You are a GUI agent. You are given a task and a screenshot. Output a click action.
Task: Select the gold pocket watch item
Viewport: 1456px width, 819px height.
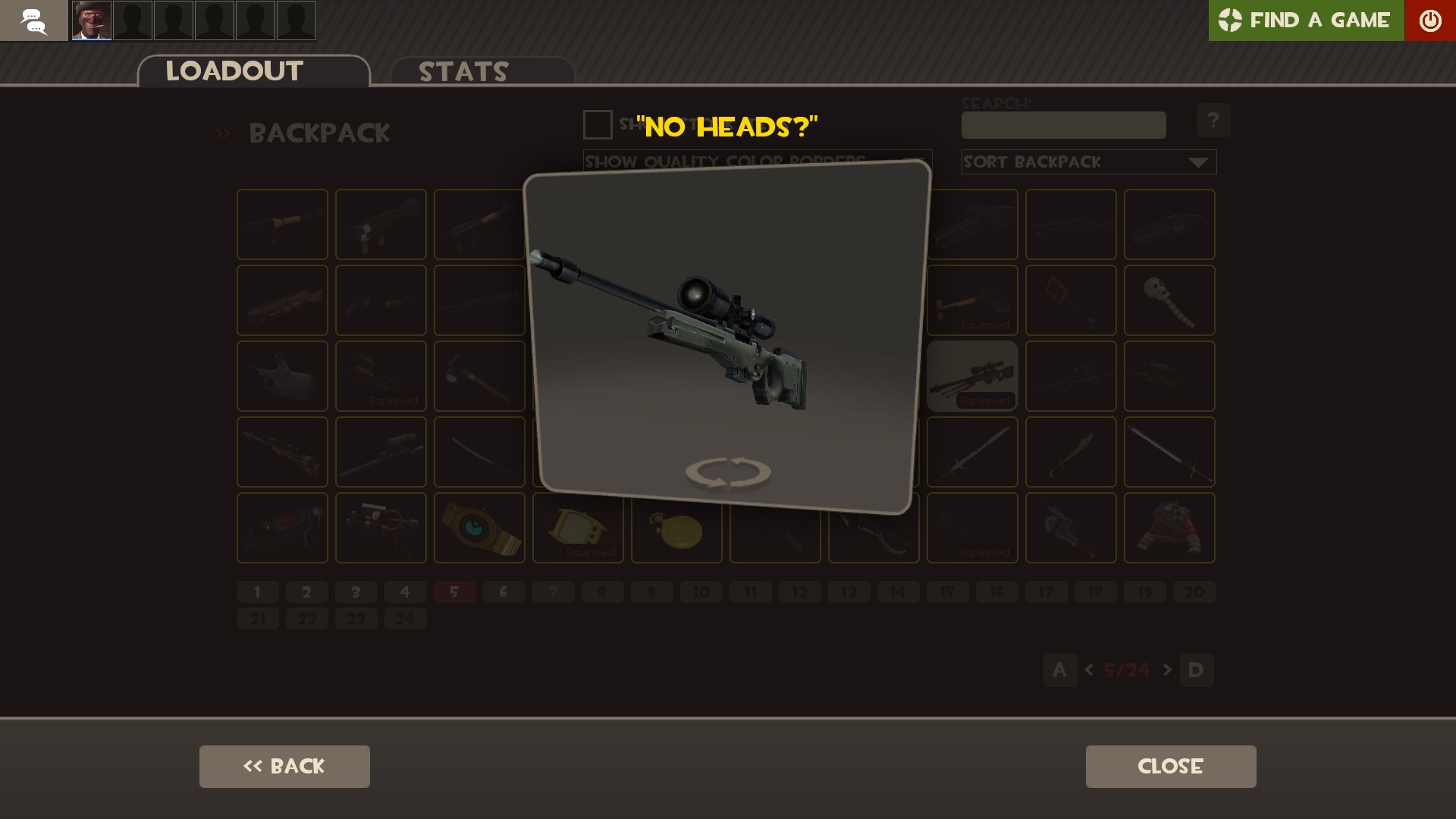(676, 527)
